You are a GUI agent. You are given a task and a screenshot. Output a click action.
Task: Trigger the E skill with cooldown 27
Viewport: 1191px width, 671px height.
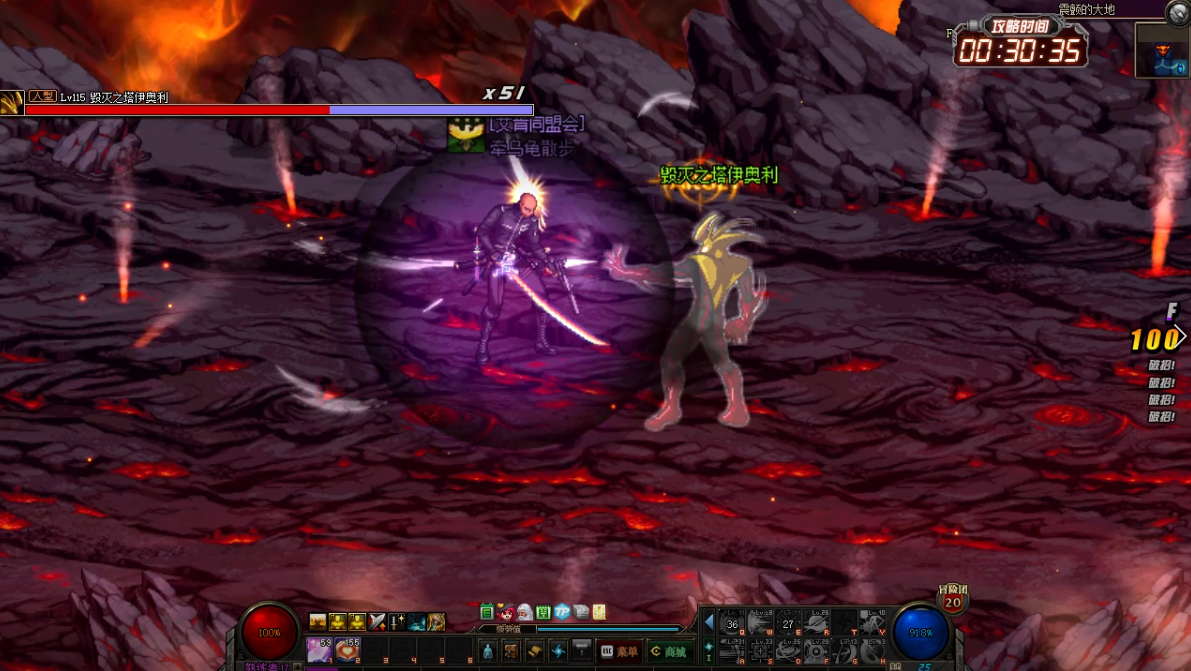pos(788,624)
